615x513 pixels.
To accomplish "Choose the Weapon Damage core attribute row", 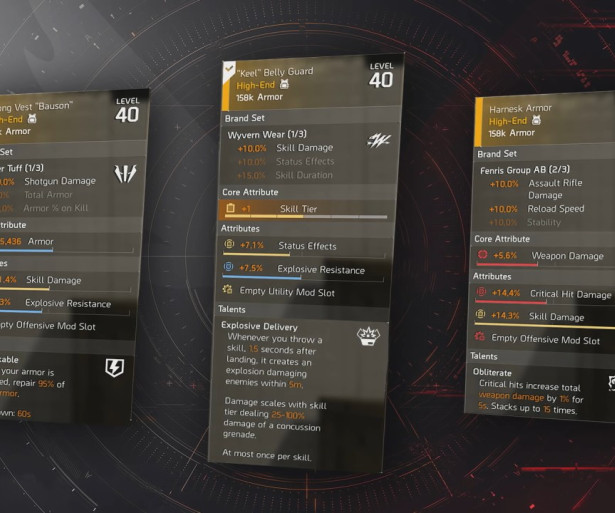I will [x=545, y=256].
